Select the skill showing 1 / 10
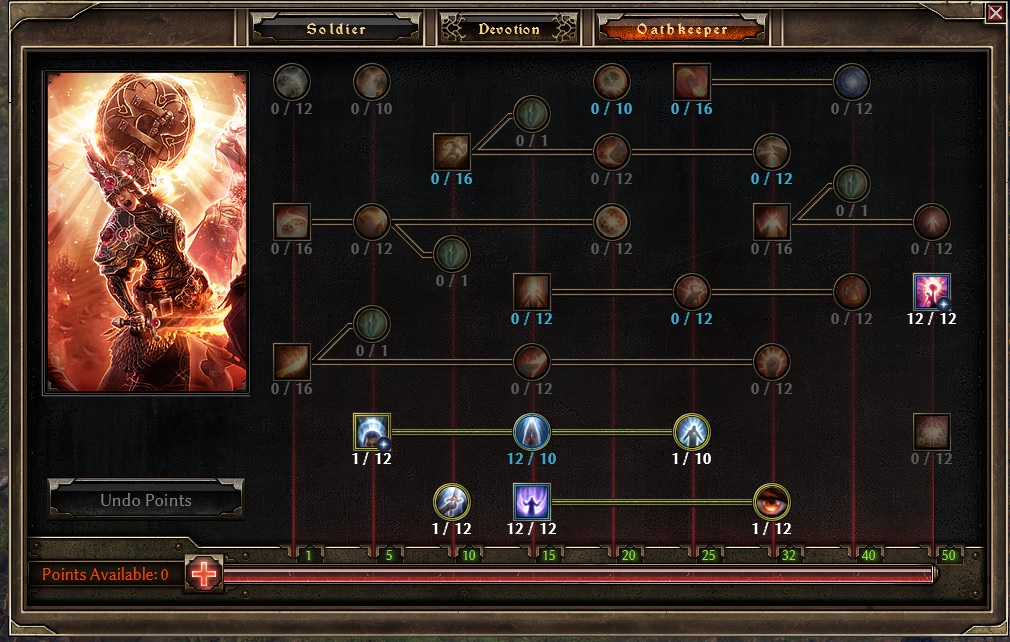This screenshot has width=1010, height=642. point(692,432)
